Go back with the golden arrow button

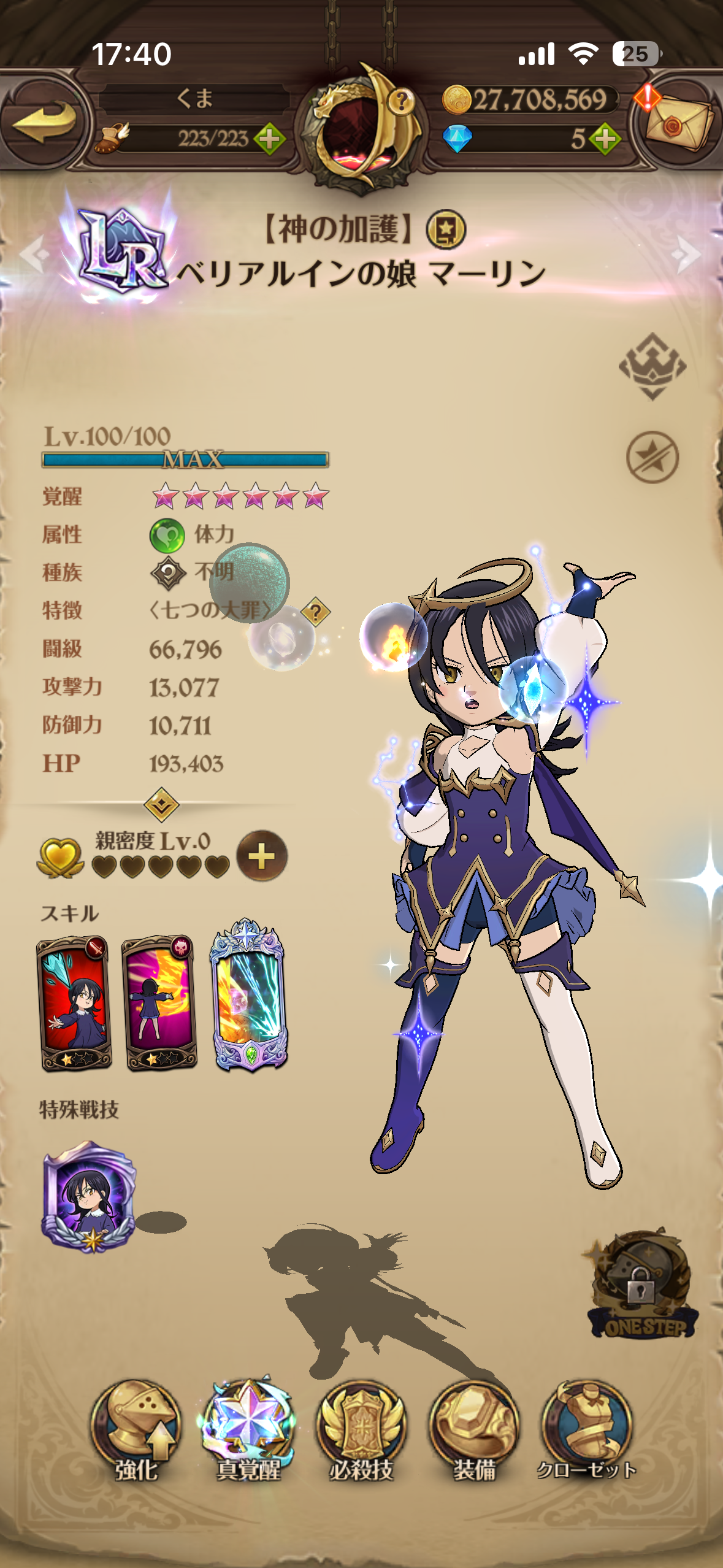[x=44, y=120]
